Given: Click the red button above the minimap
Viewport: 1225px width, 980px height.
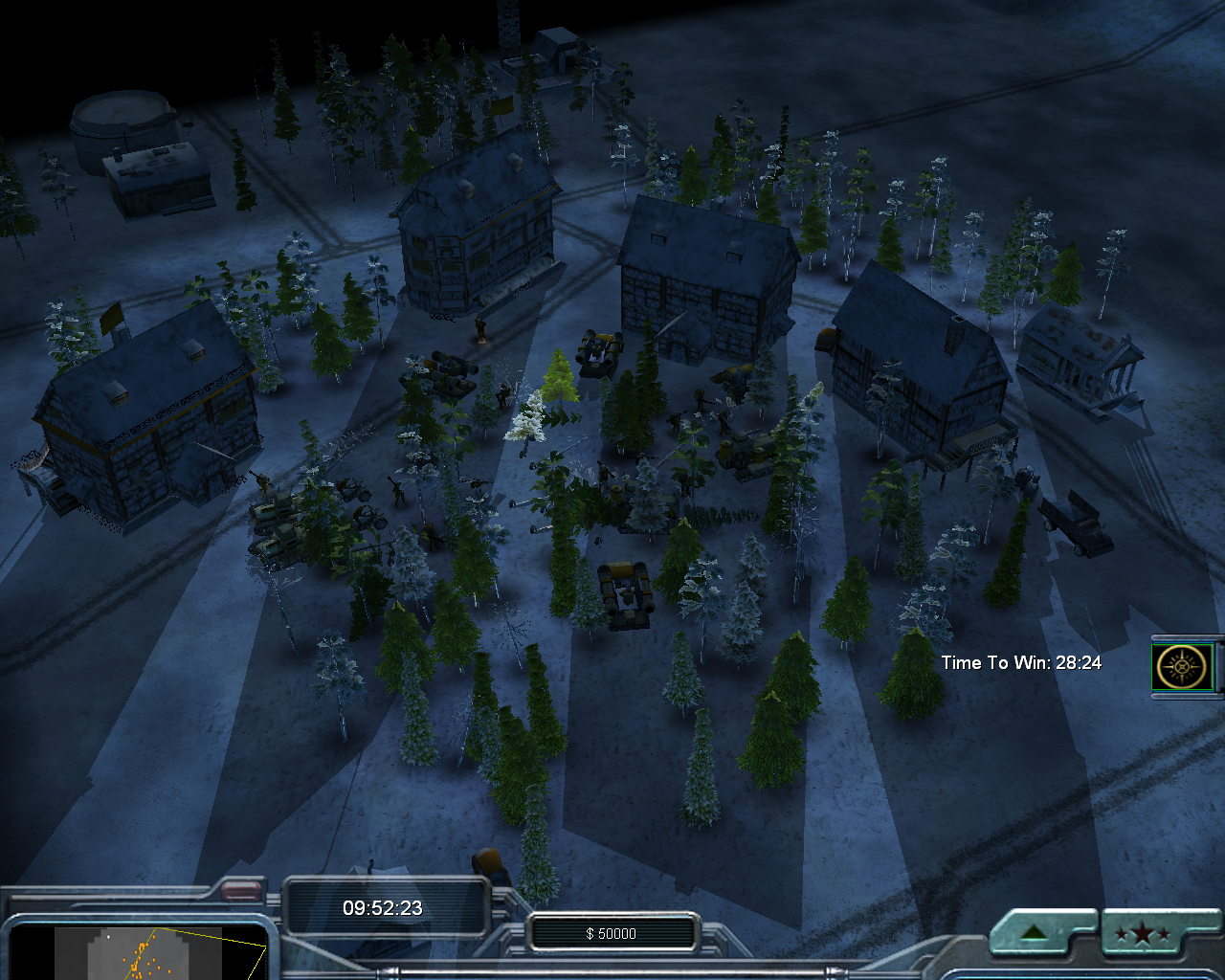Looking at the screenshot, I should (x=242, y=890).
